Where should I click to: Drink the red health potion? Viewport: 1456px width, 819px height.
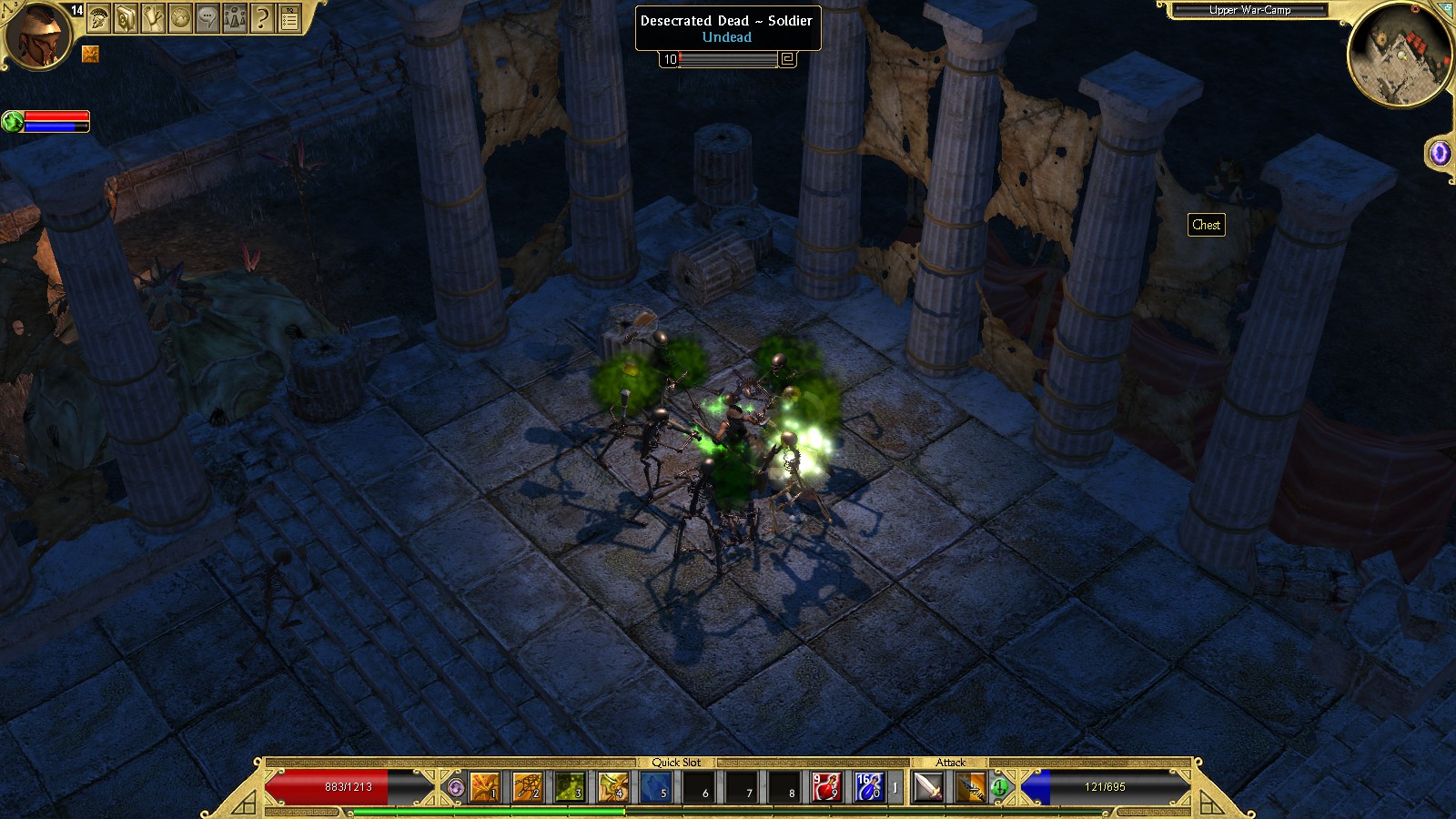pyautogui.click(x=826, y=787)
